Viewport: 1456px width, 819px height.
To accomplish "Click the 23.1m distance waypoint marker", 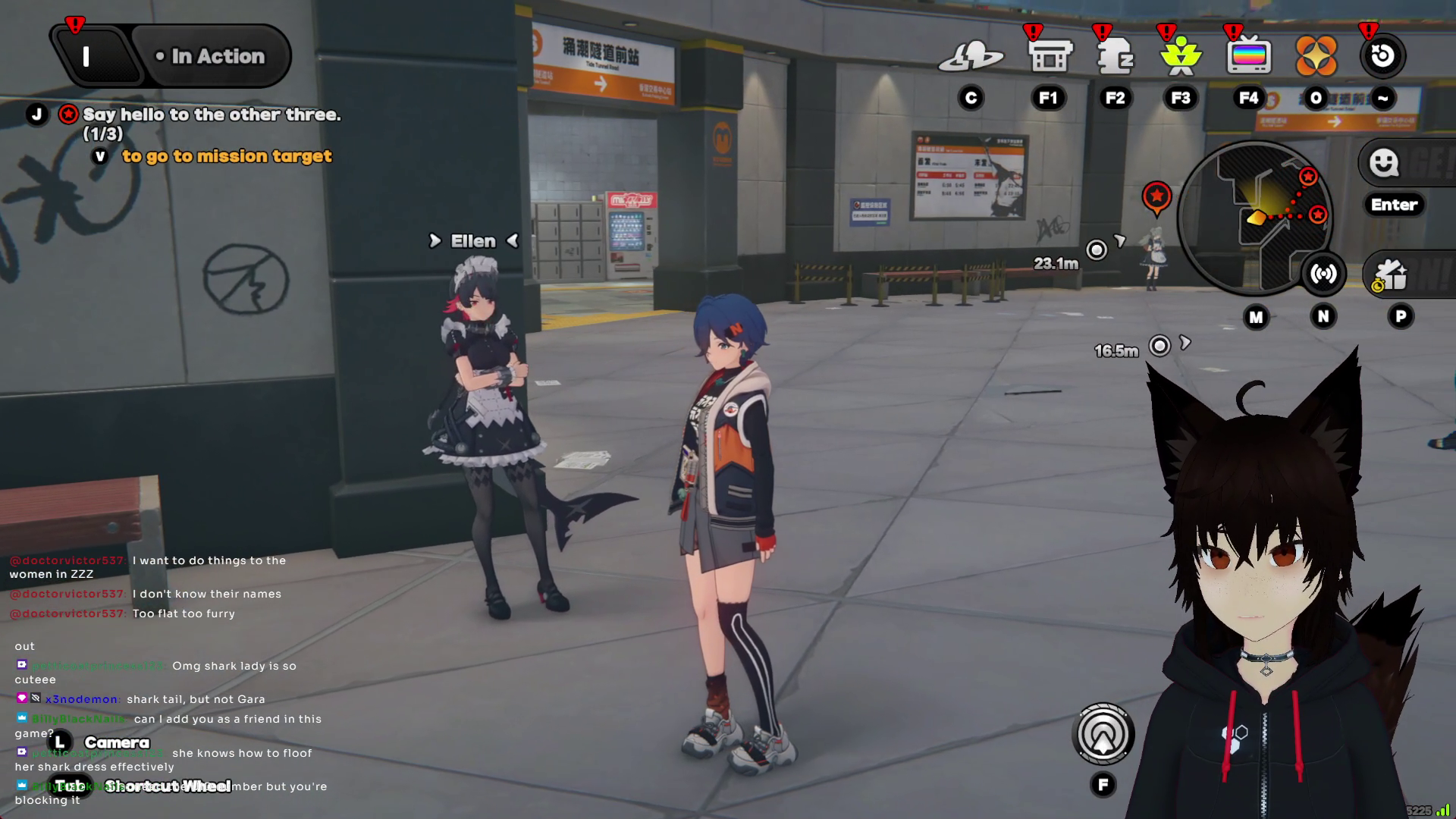I will [1097, 250].
